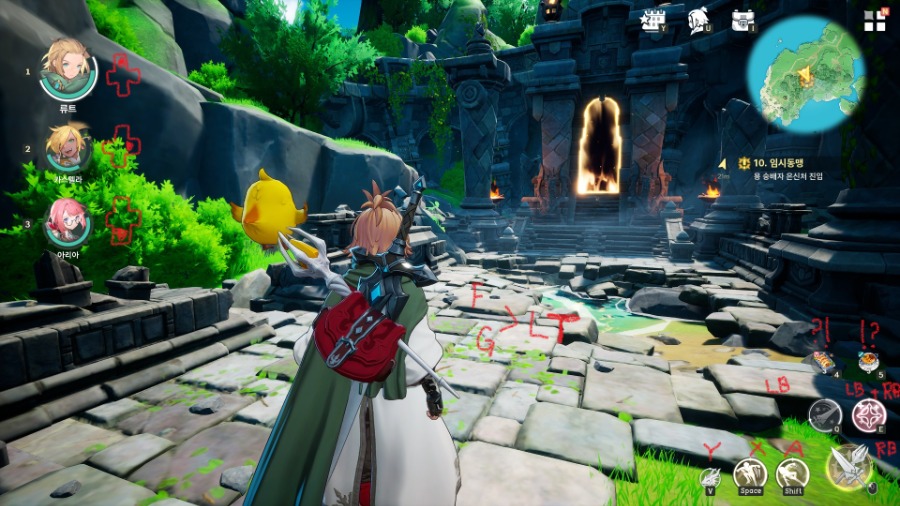
Task: Use the grilled skewer food item
Action: (823, 362)
